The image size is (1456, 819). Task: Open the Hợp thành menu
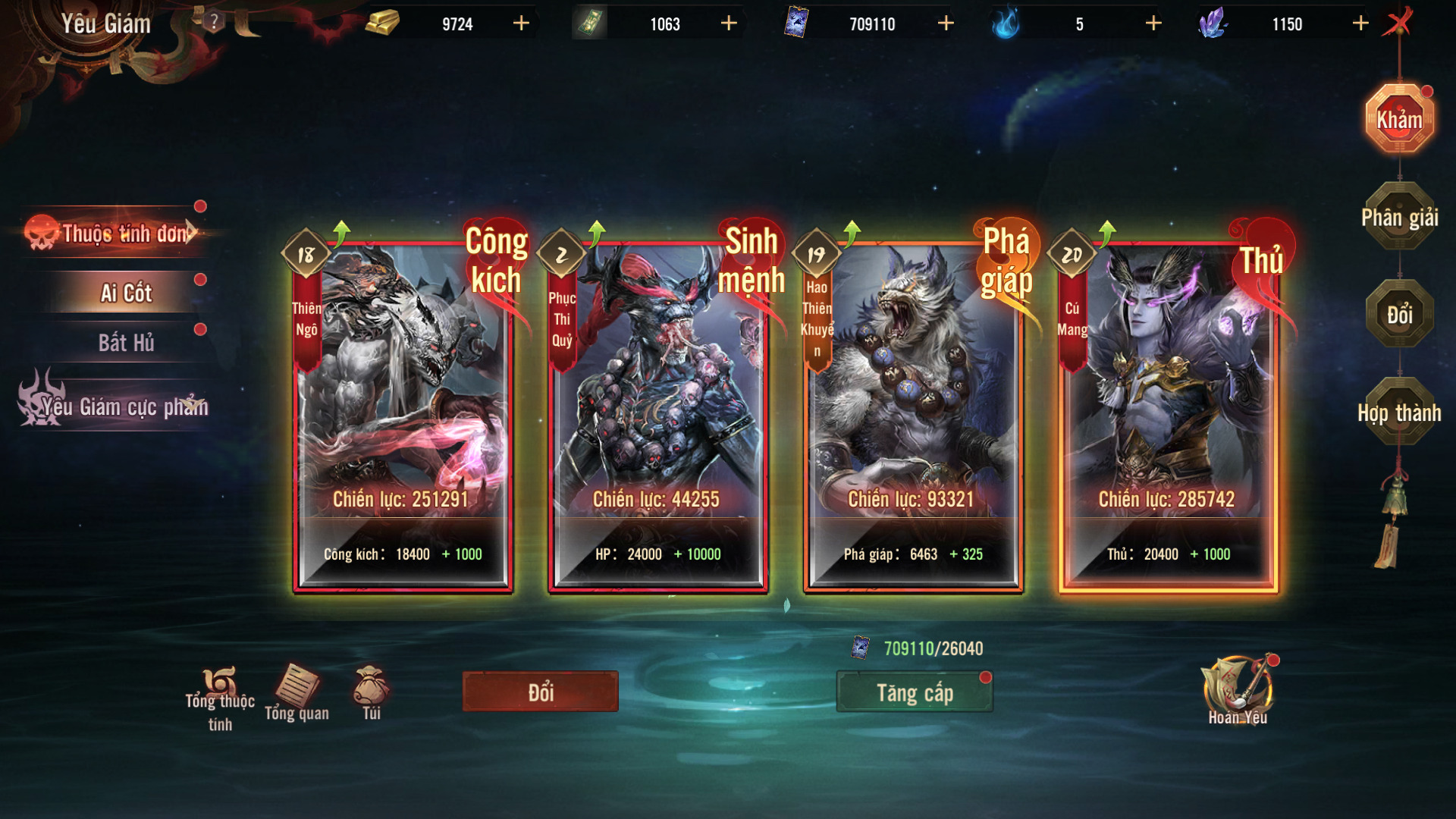point(1399,413)
